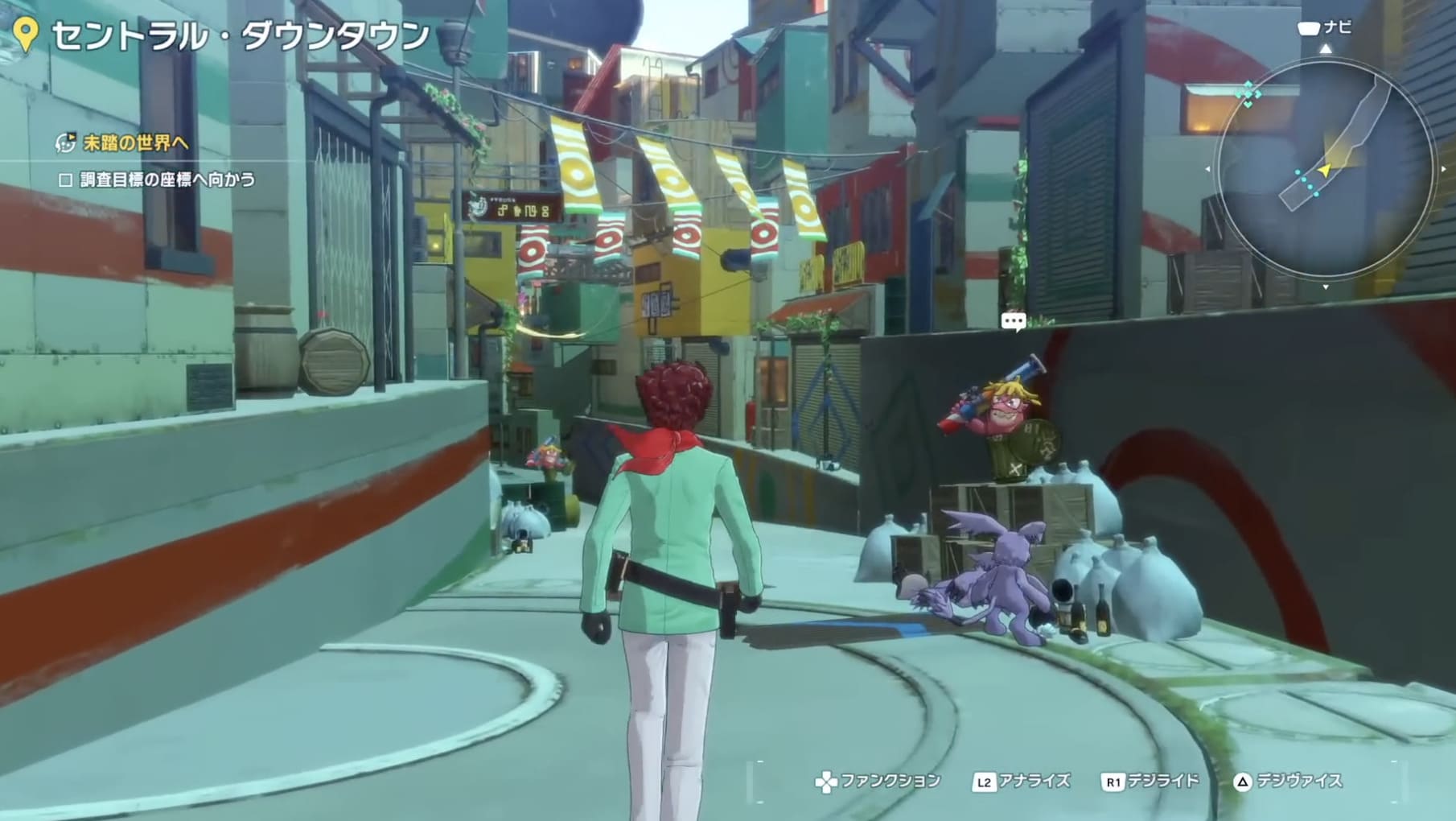Open the circular minimap

(x=1325, y=169)
